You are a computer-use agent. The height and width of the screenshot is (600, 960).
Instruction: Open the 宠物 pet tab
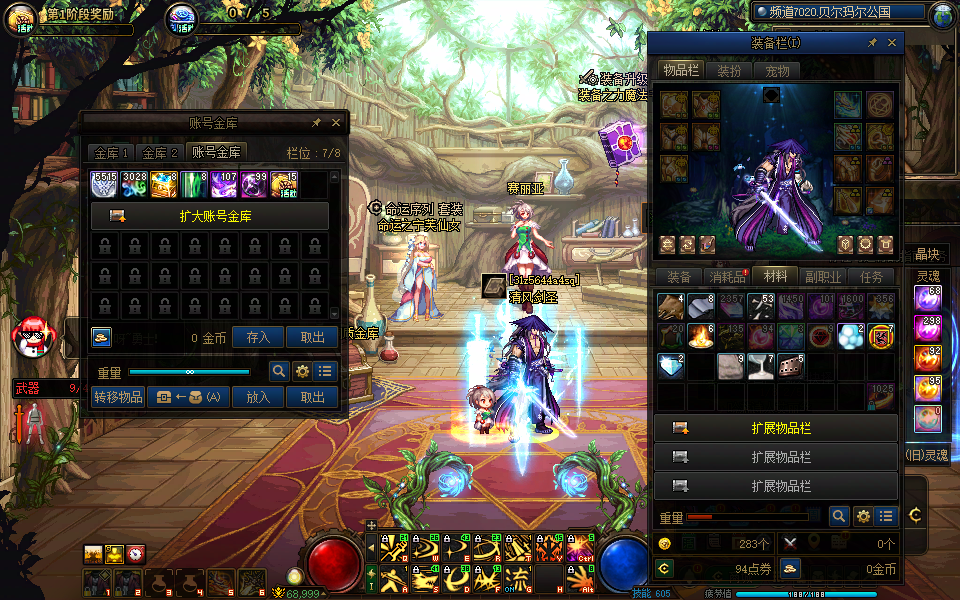(x=777, y=71)
